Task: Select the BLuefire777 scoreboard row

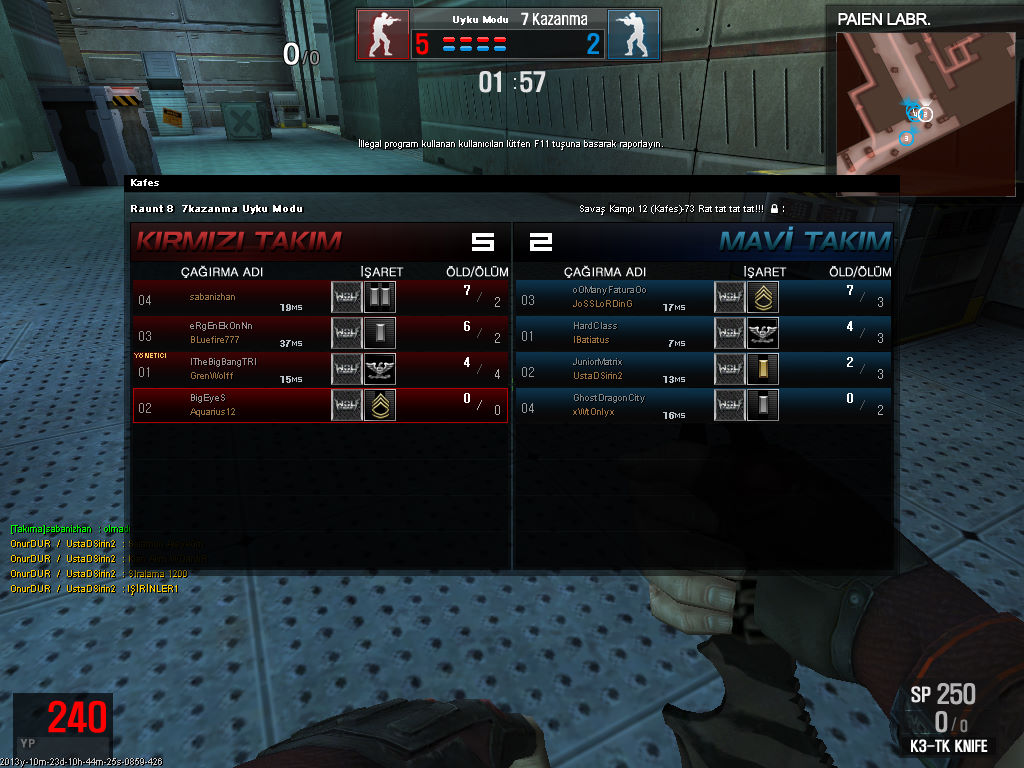Action: [320, 332]
